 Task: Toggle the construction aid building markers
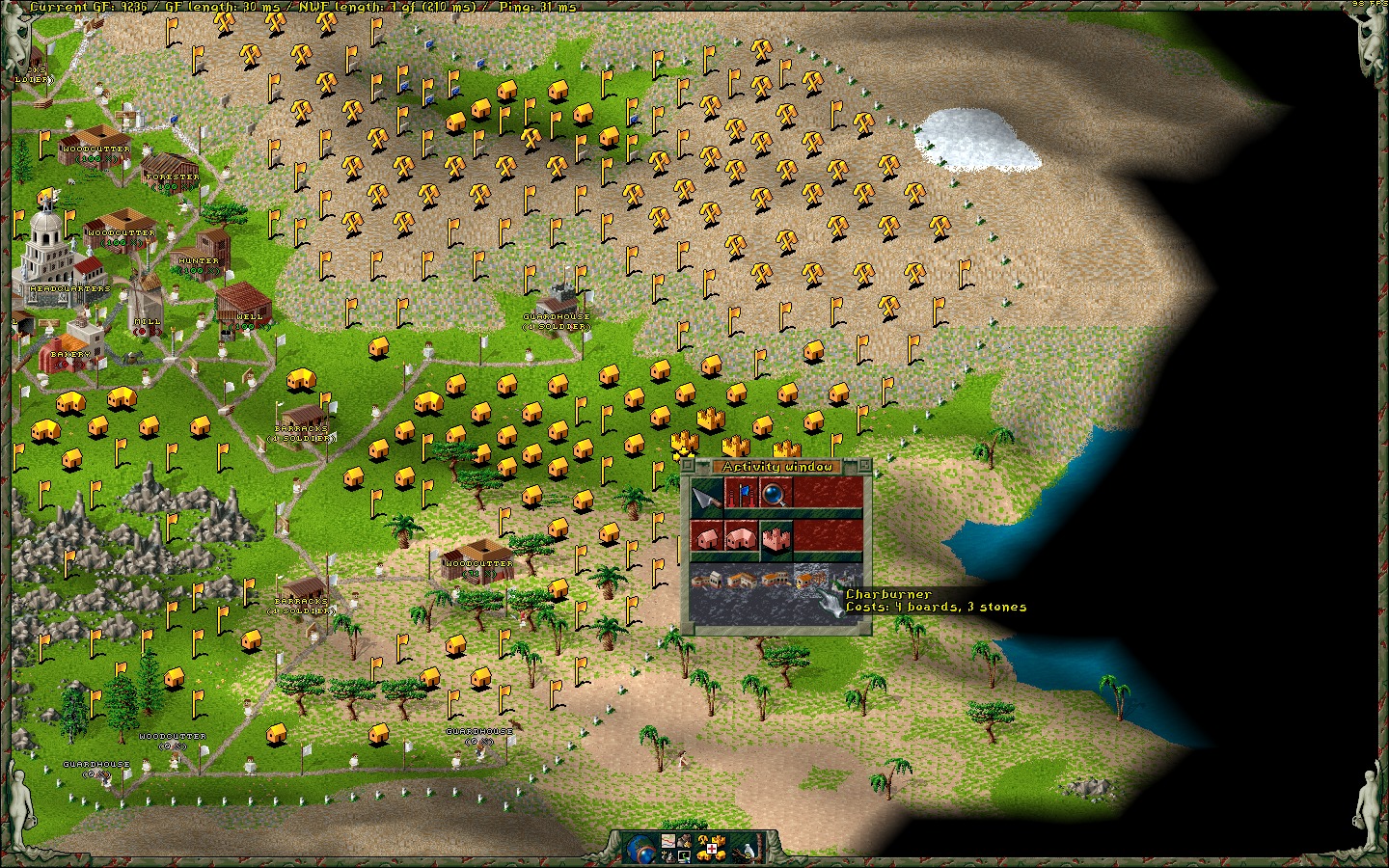pos(711,847)
